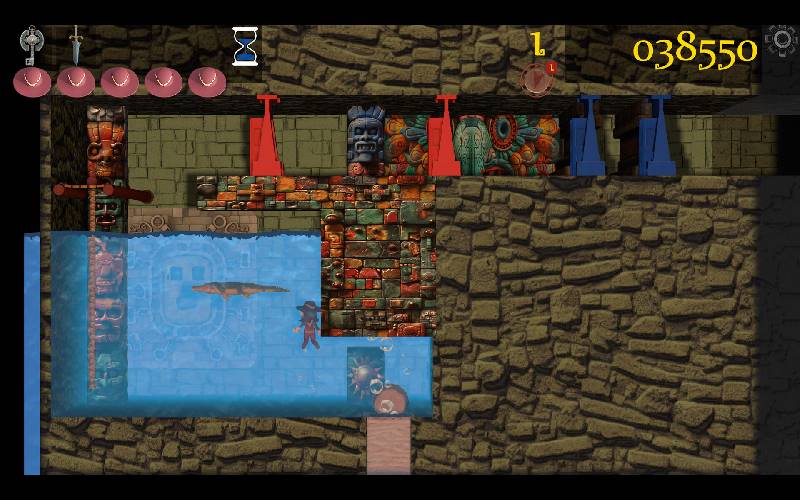800x500 pixels.
Task: Click the blue hourglass icon
Action: point(245,46)
